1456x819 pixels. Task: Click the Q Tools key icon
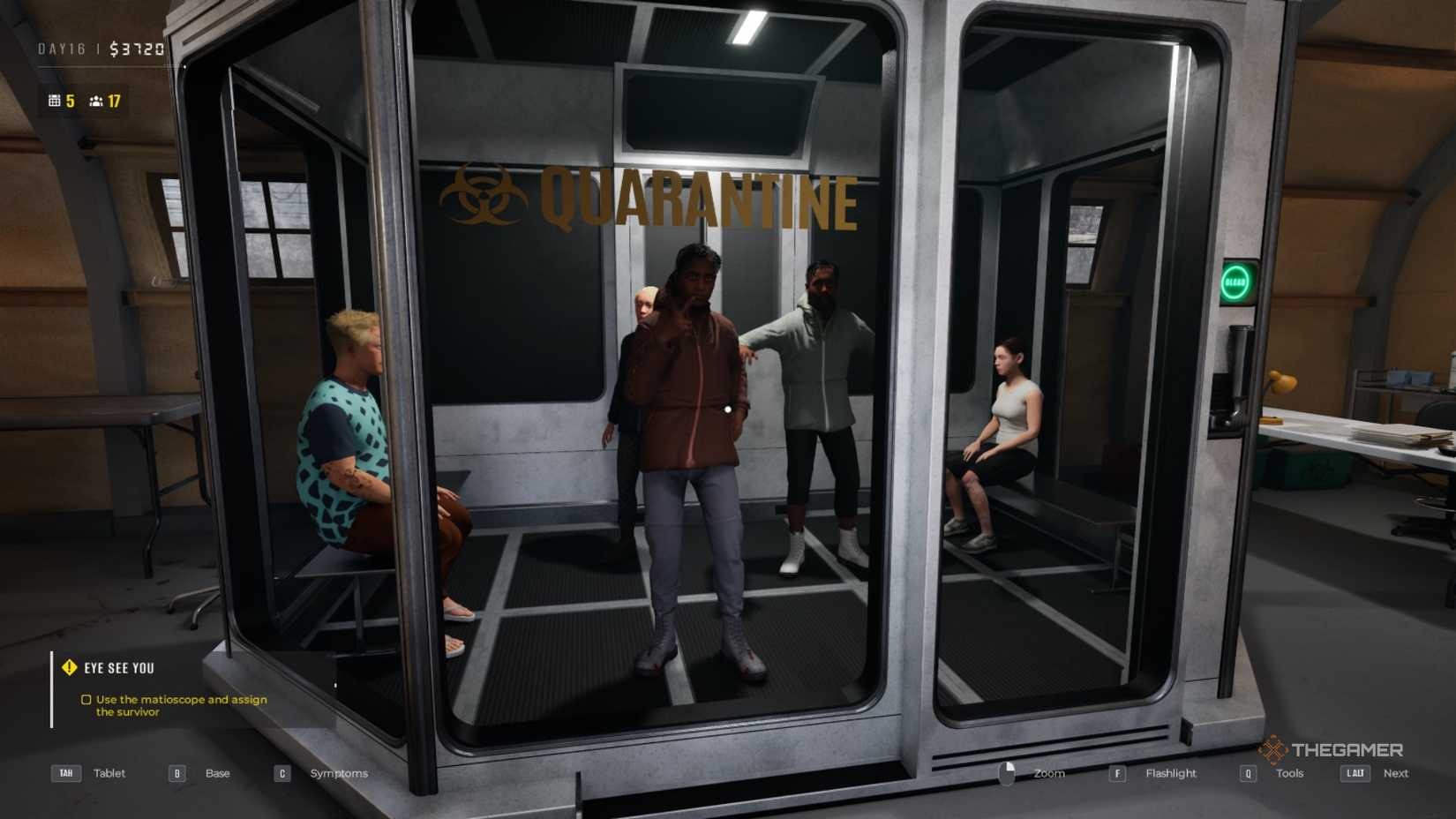(x=1248, y=773)
